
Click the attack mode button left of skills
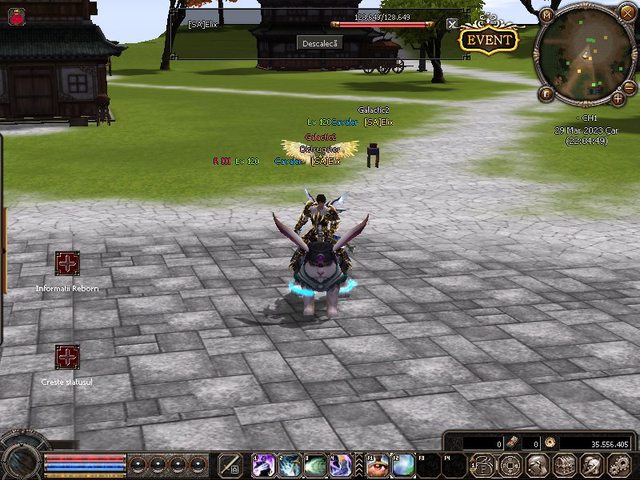click(x=230, y=464)
